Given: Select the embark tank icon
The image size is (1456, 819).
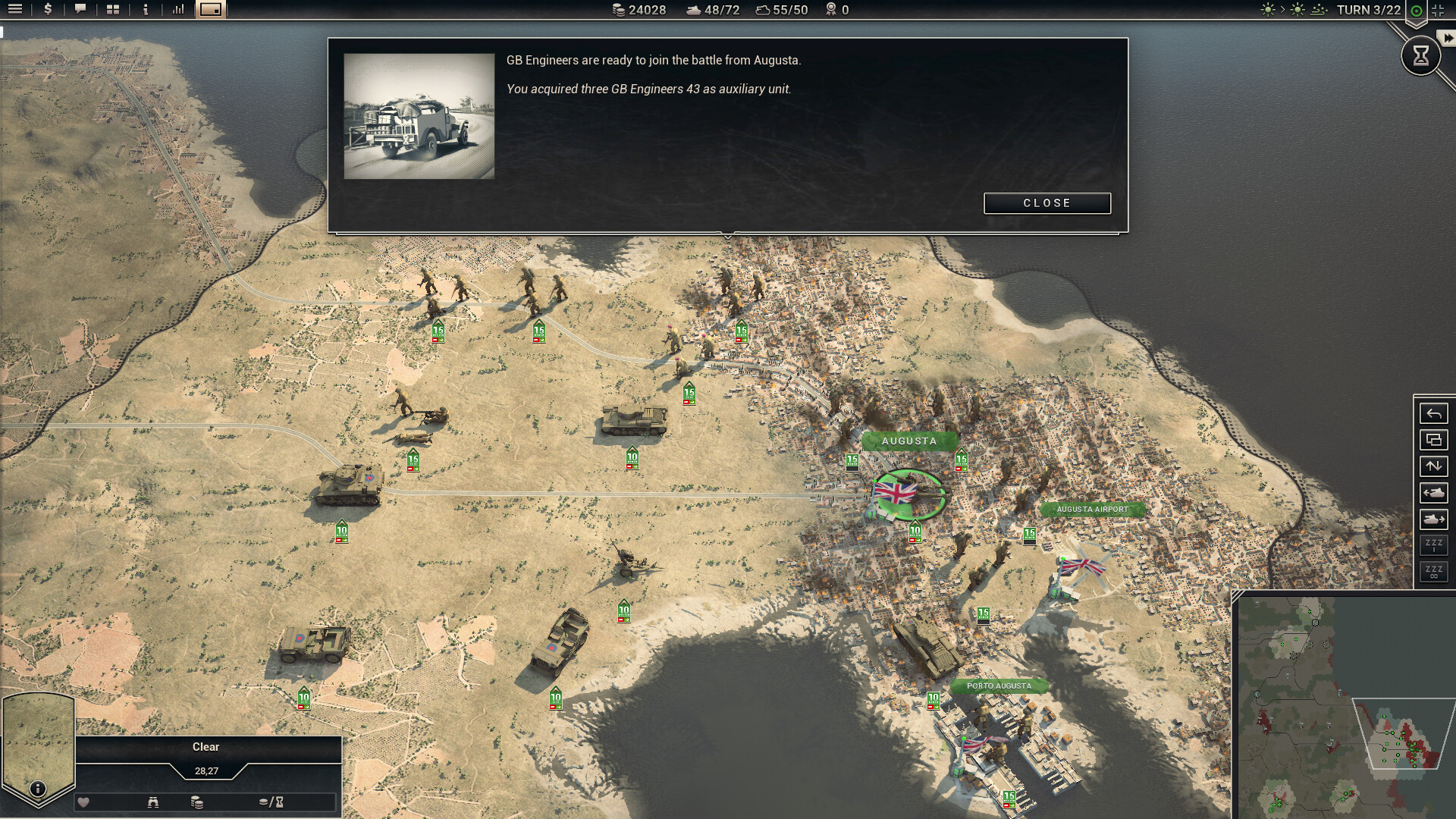Looking at the screenshot, I should 1433,519.
